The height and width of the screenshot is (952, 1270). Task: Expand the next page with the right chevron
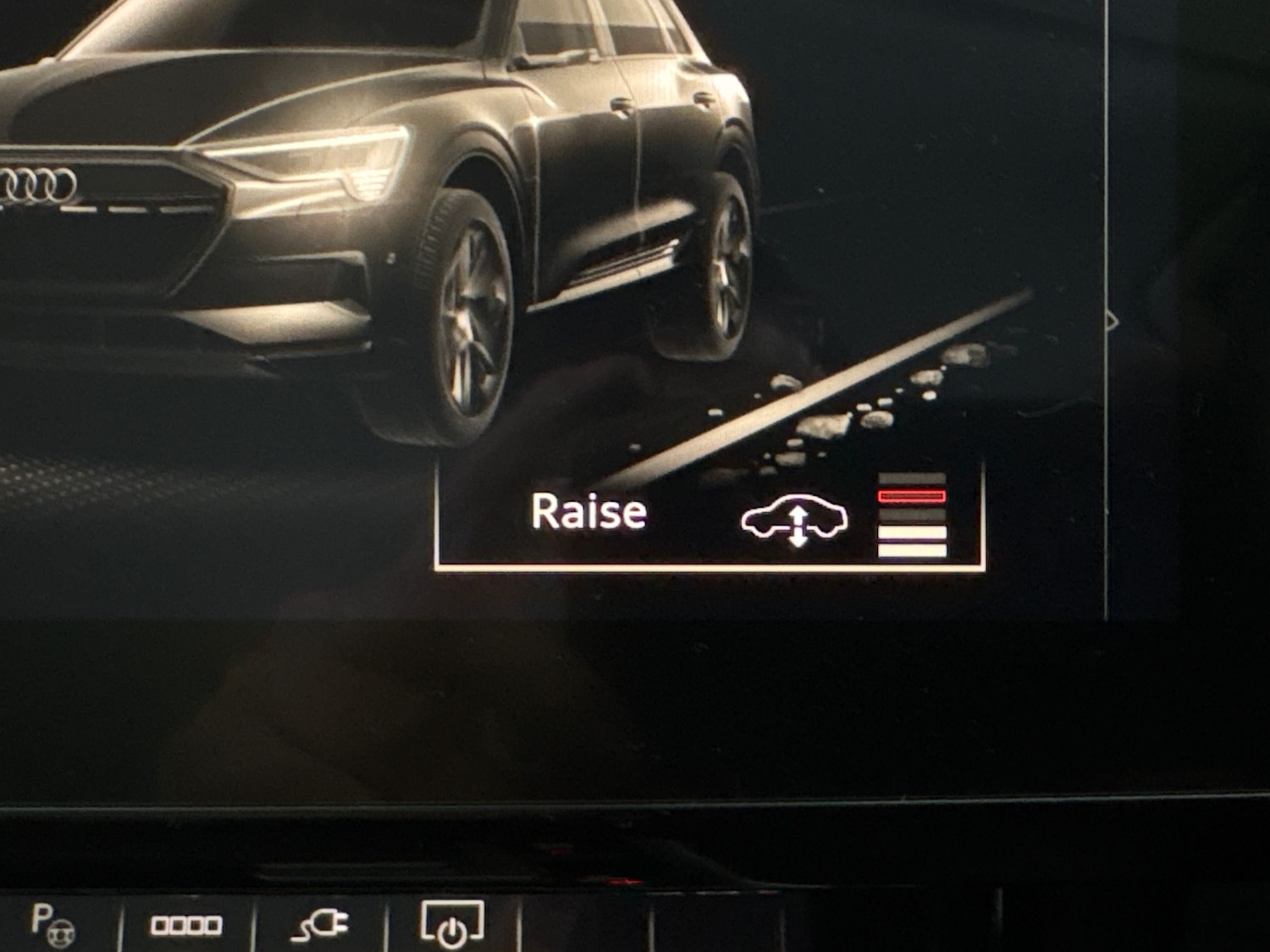pyautogui.click(x=1113, y=320)
